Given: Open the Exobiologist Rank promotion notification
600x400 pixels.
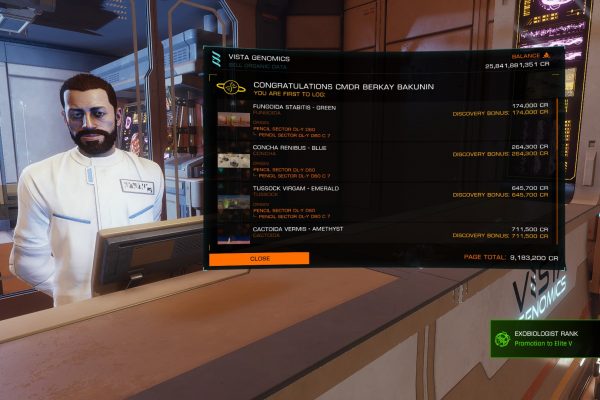Looking at the screenshot, I should (x=545, y=338).
